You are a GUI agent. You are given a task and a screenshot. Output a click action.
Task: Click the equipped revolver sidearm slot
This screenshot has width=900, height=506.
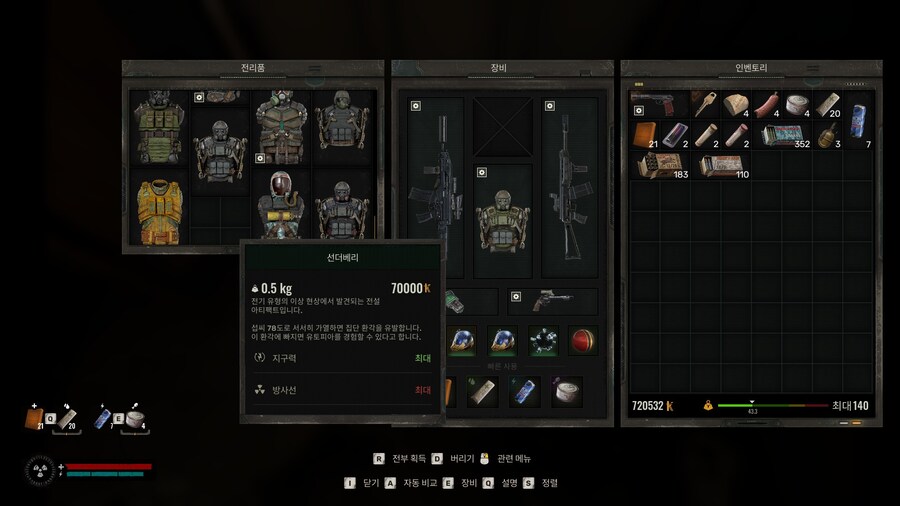pos(552,301)
